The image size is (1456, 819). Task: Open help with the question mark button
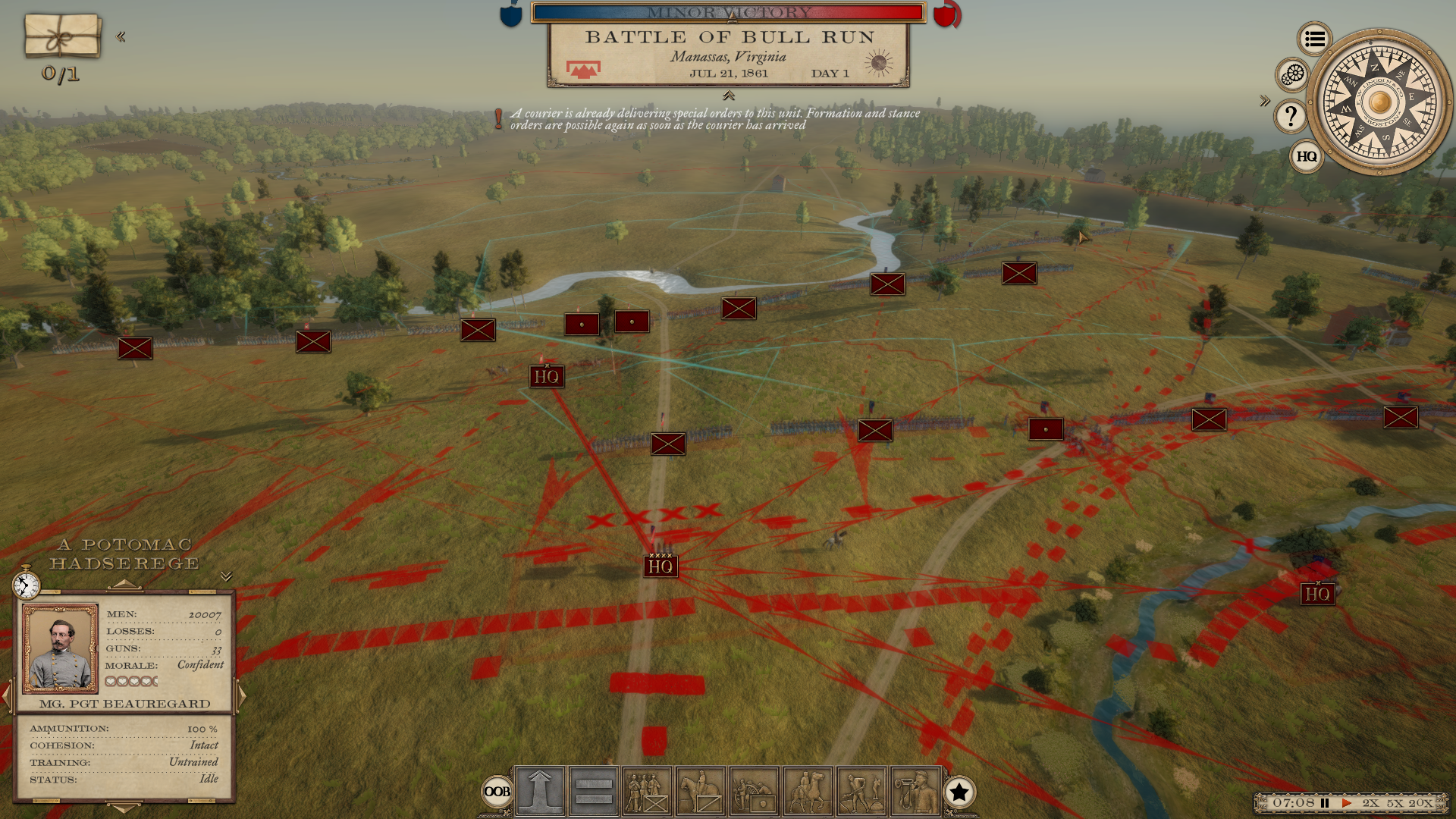click(x=1291, y=116)
